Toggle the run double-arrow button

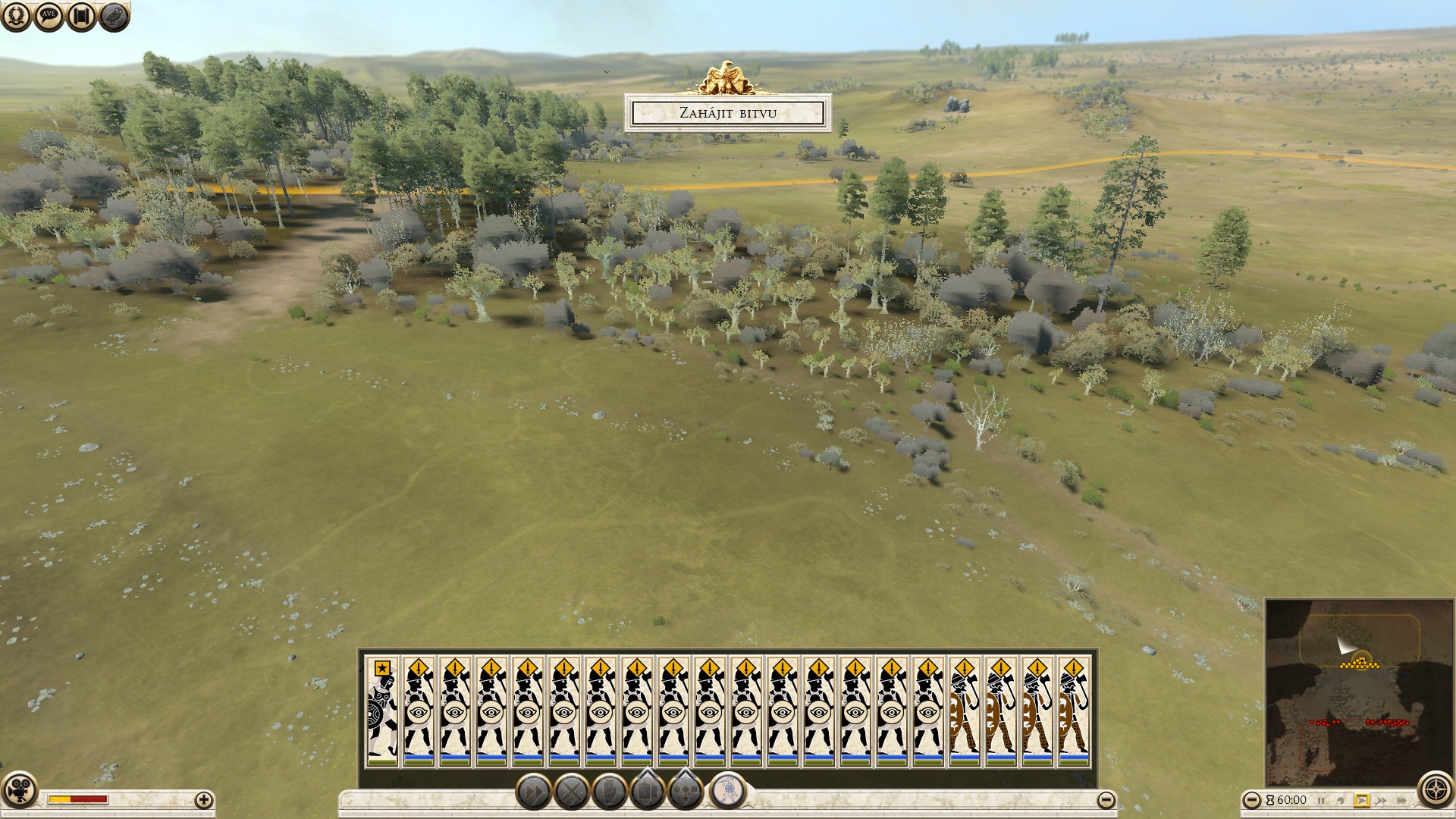pyautogui.click(x=534, y=792)
